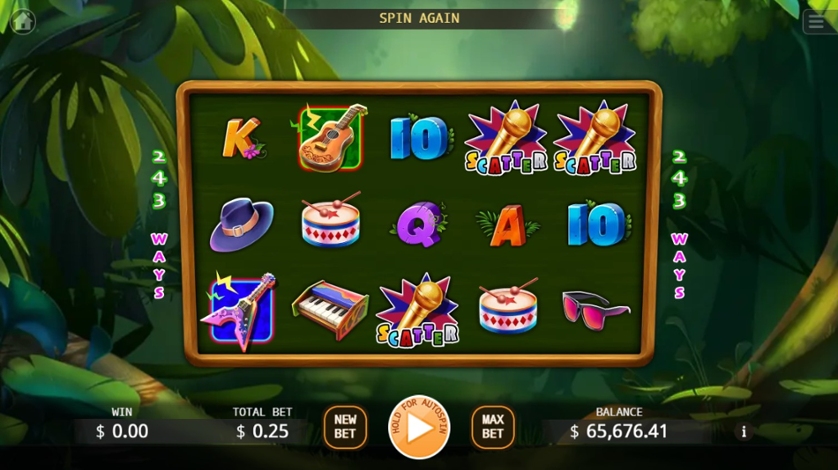Set the Max Bet
Image resolution: width=838 pixels, height=470 pixels.
[492, 427]
